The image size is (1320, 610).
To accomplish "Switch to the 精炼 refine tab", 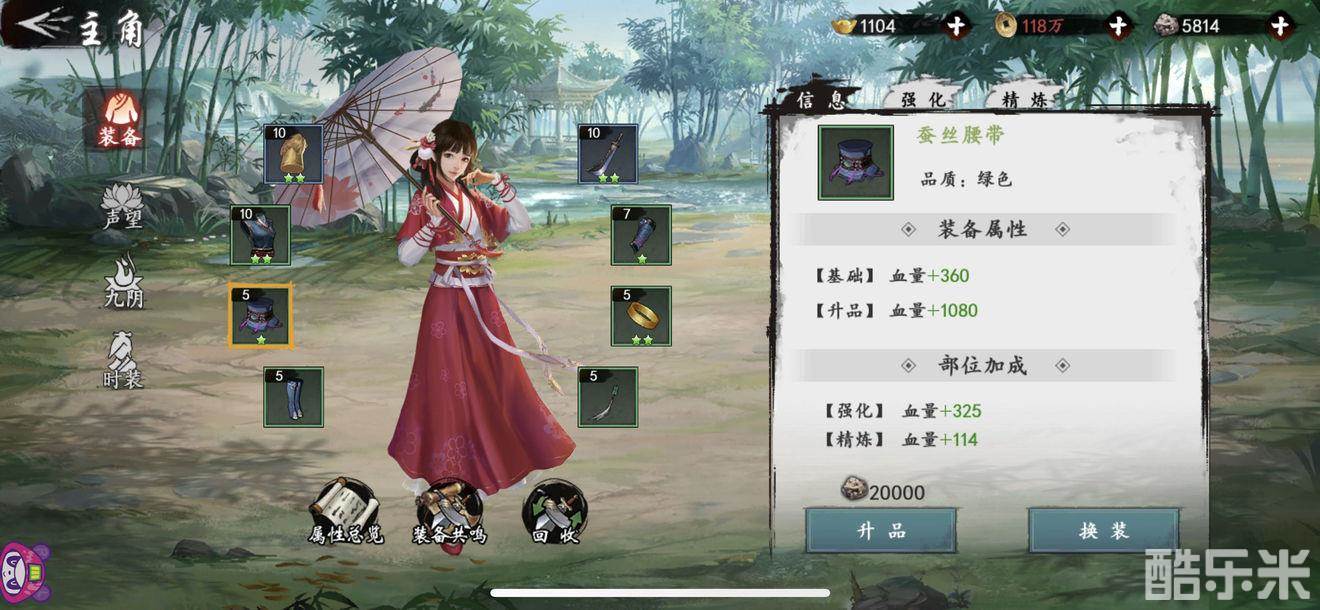I will click(1024, 99).
